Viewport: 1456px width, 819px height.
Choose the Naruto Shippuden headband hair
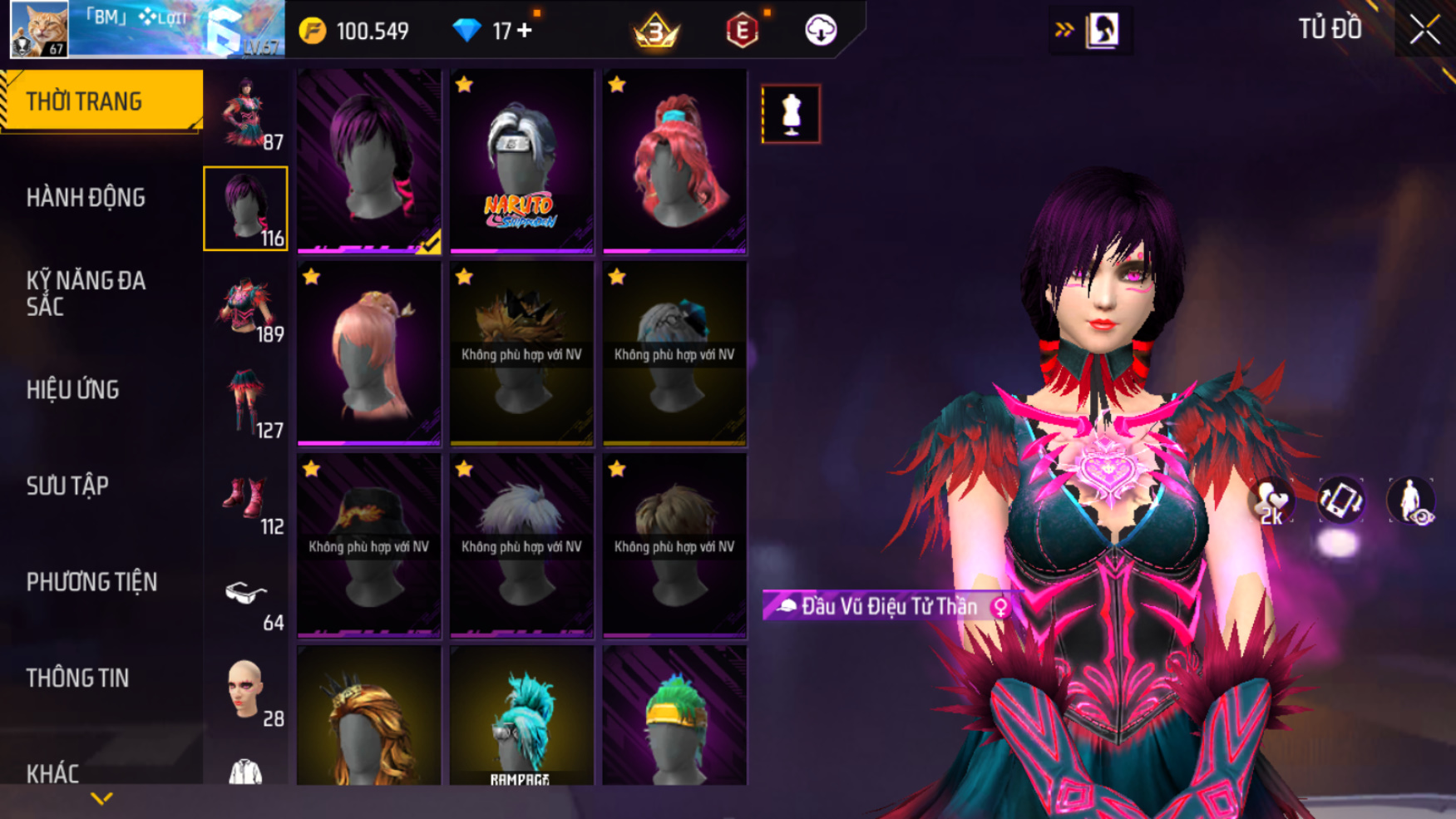[521, 161]
